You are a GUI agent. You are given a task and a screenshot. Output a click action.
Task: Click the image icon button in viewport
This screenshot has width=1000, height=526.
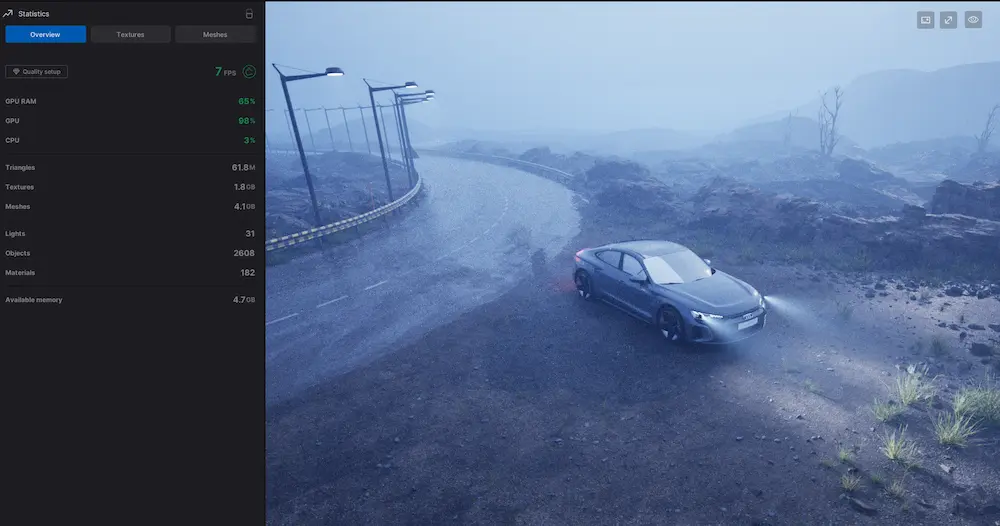point(925,20)
